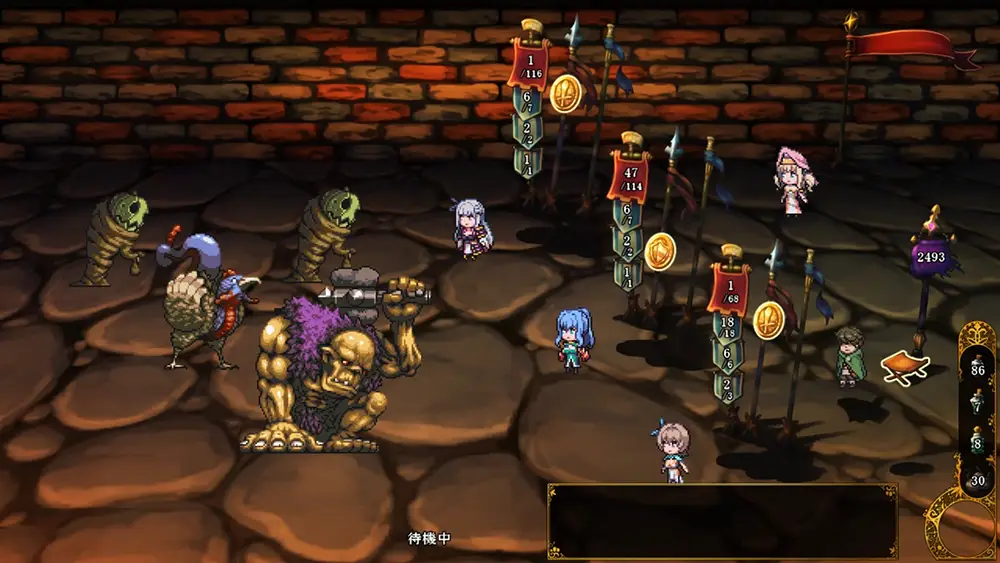Select the shield coin beside the 47/114 banner
Screen dimensions: 1000x563
(660, 251)
